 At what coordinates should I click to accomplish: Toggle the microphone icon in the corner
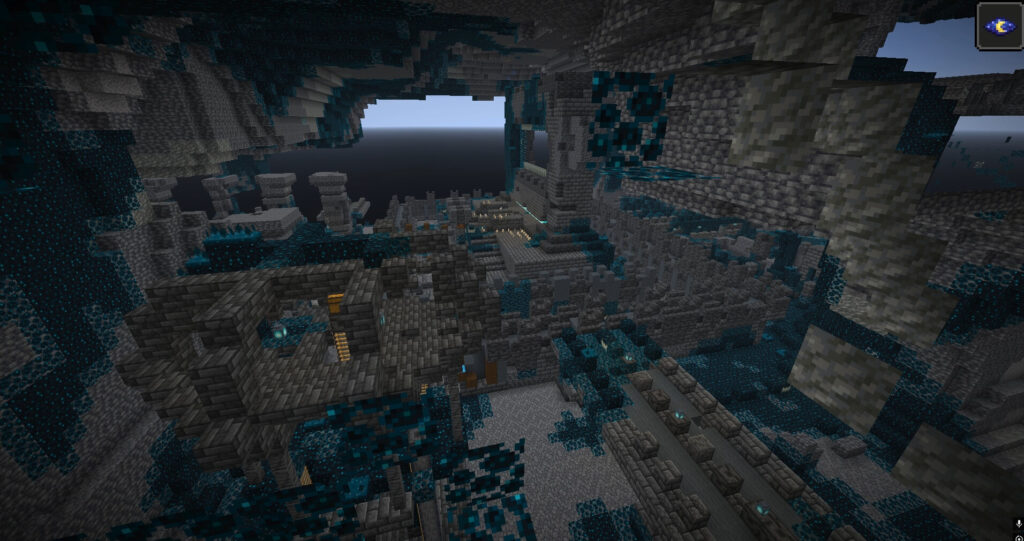(x=1017, y=524)
